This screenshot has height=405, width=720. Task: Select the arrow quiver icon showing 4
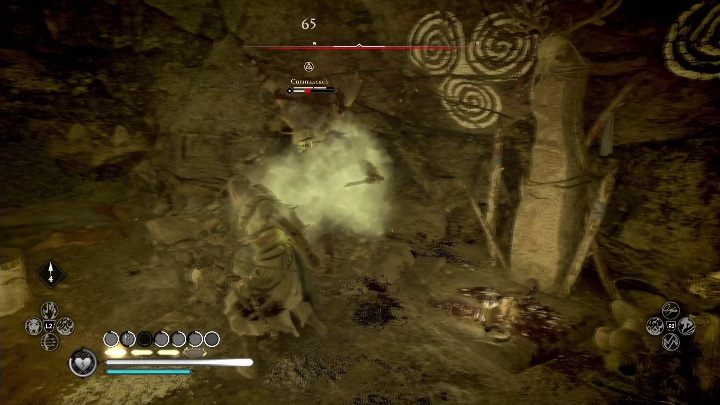point(48,274)
